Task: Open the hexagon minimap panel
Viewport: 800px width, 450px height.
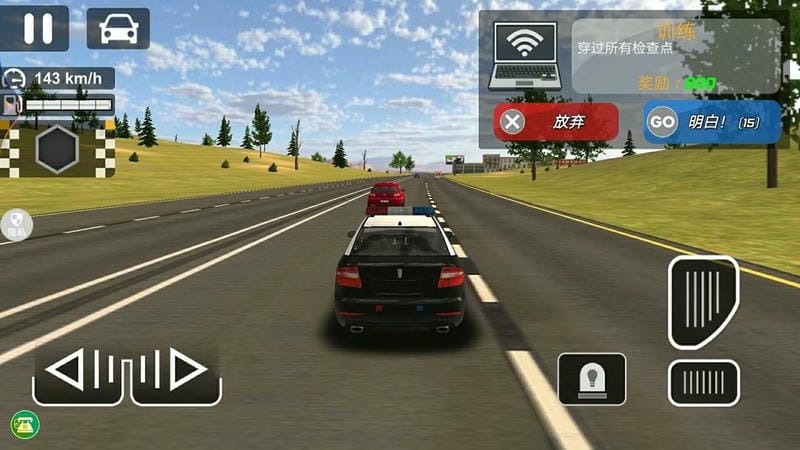Action: 58,150
